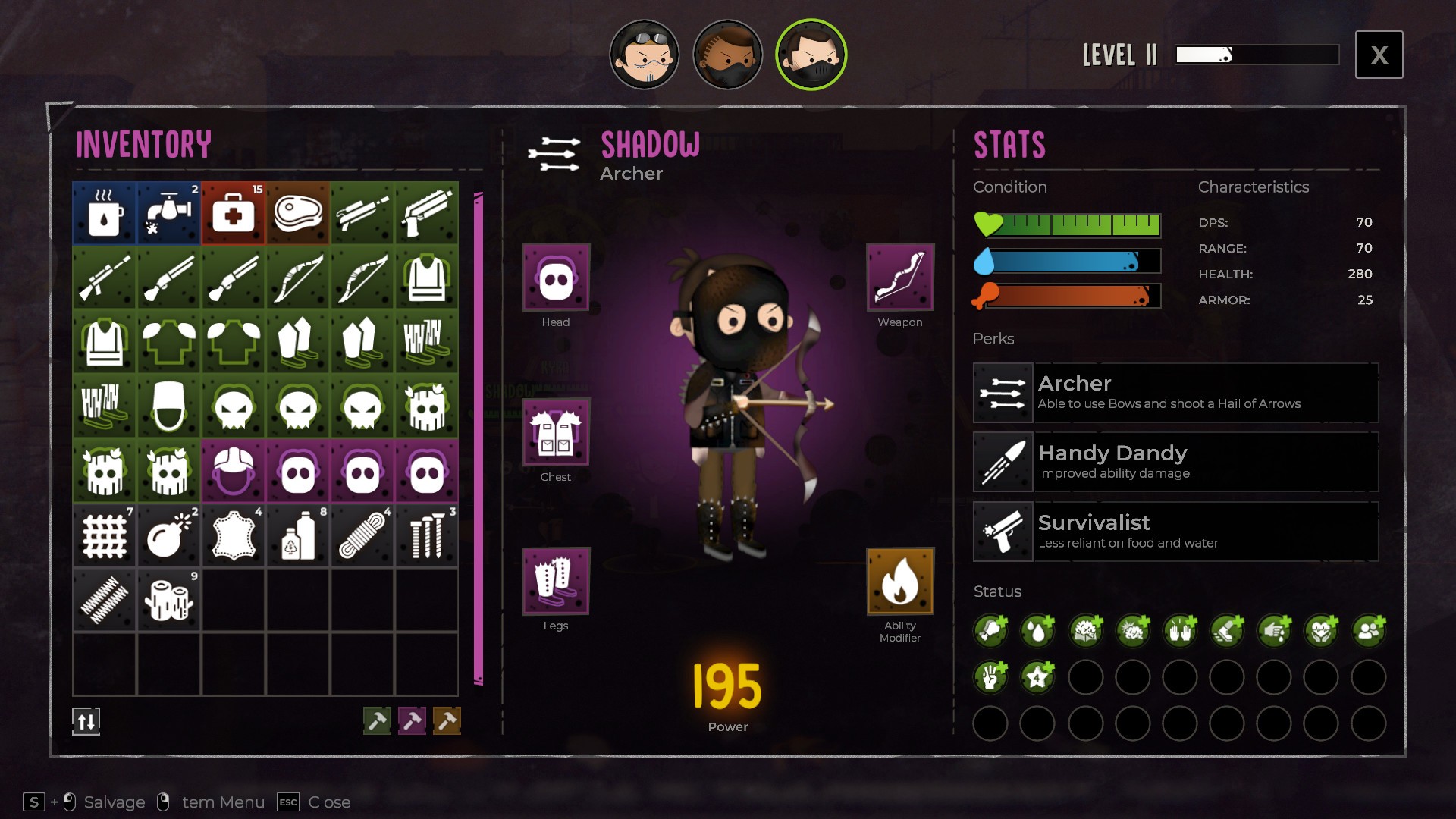Click the purple hammer salvage filter
This screenshot has height=819, width=1456.
point(412,720)
